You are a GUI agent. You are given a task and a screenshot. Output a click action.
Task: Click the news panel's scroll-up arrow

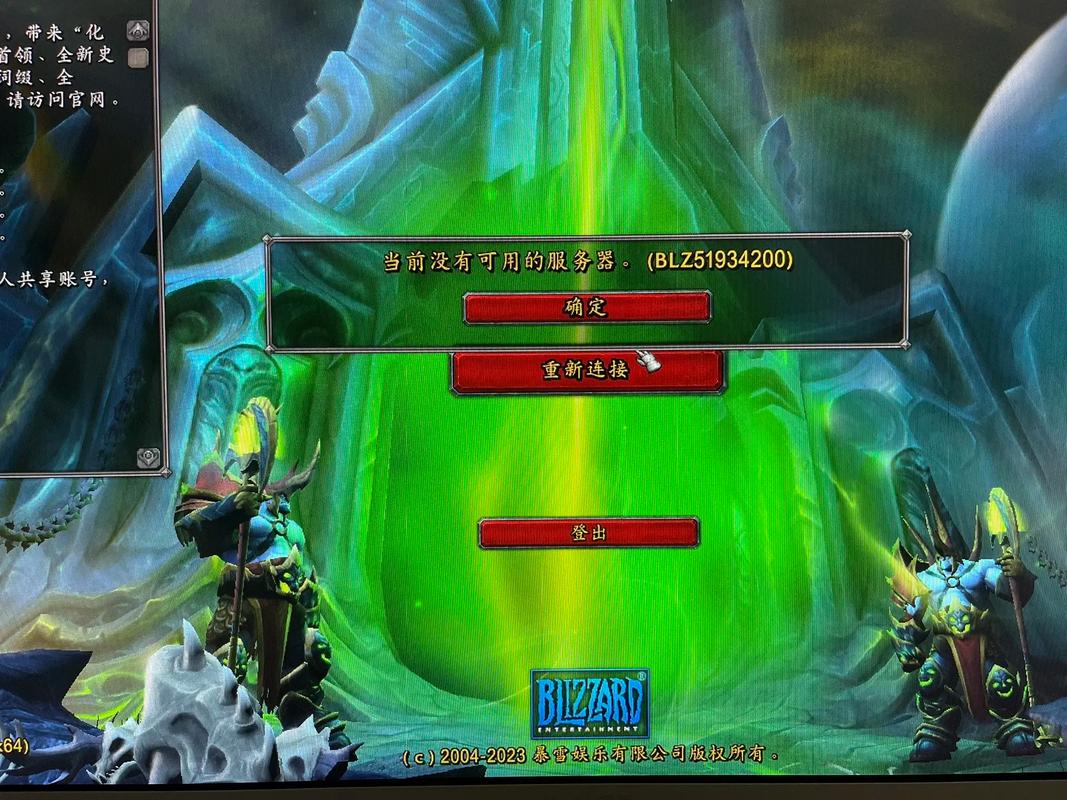coord(139,30)
